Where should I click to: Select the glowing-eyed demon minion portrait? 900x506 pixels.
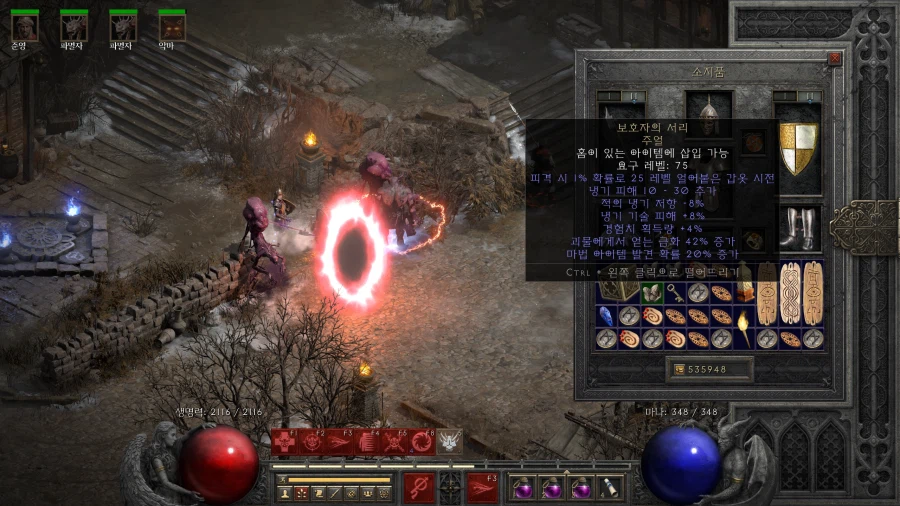click(x=172, y=26)
